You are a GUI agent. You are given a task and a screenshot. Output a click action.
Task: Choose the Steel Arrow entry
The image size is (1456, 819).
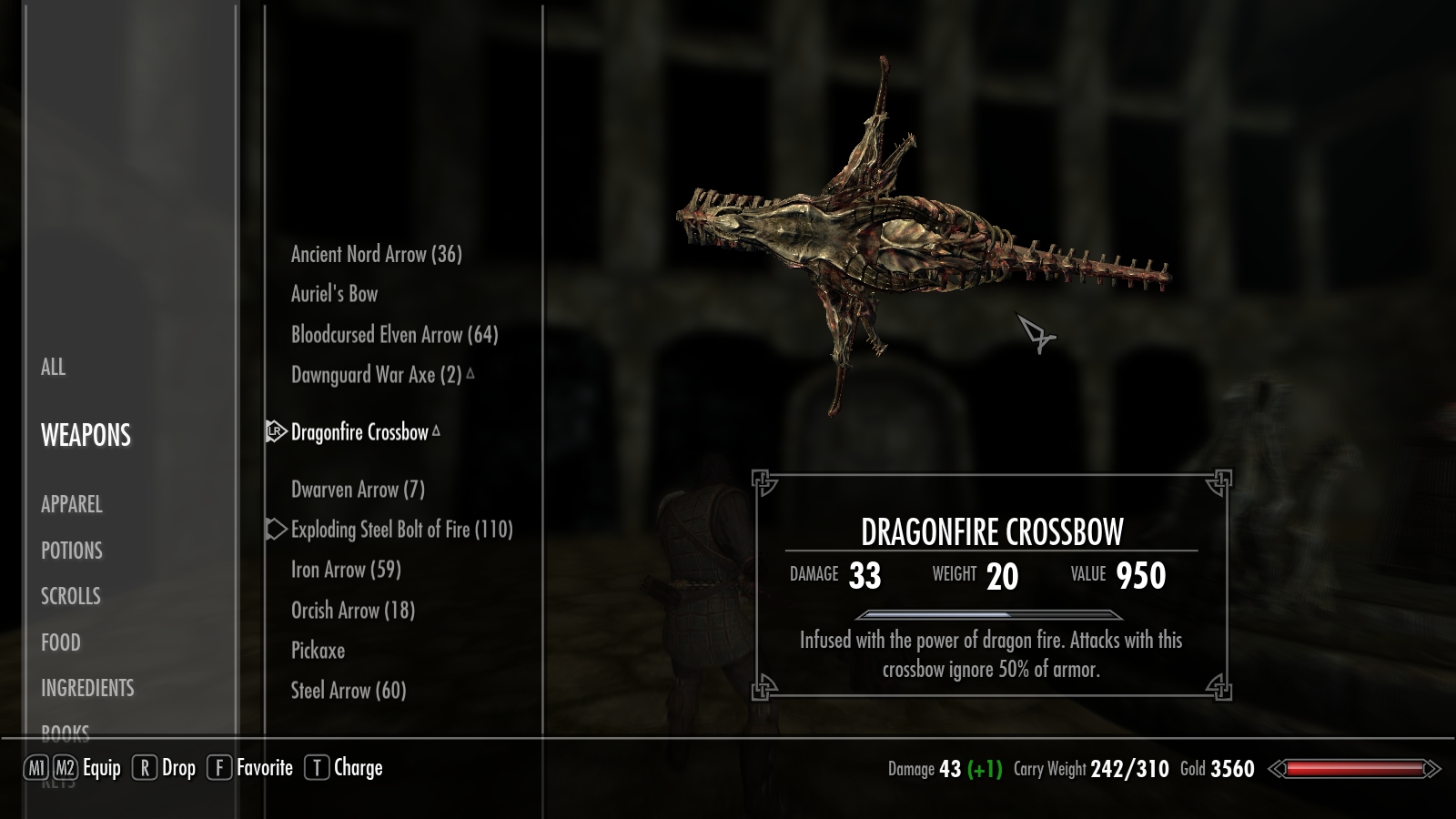tap(349, 691)
